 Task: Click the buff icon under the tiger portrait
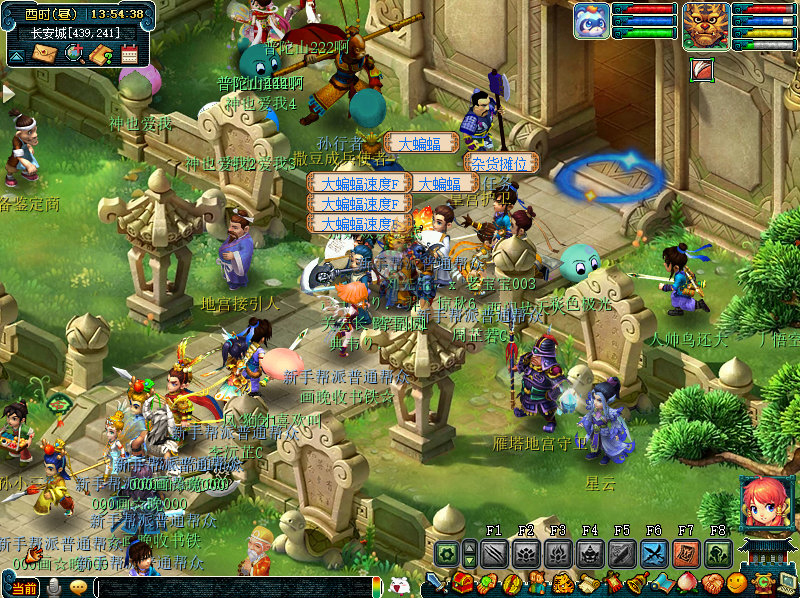coord(701,68)
